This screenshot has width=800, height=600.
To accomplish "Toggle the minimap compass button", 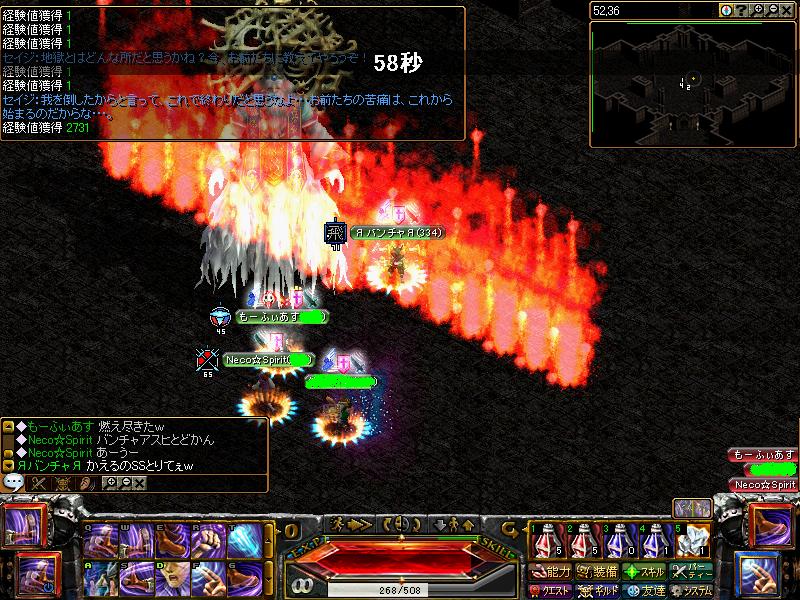I will (726, 10).
